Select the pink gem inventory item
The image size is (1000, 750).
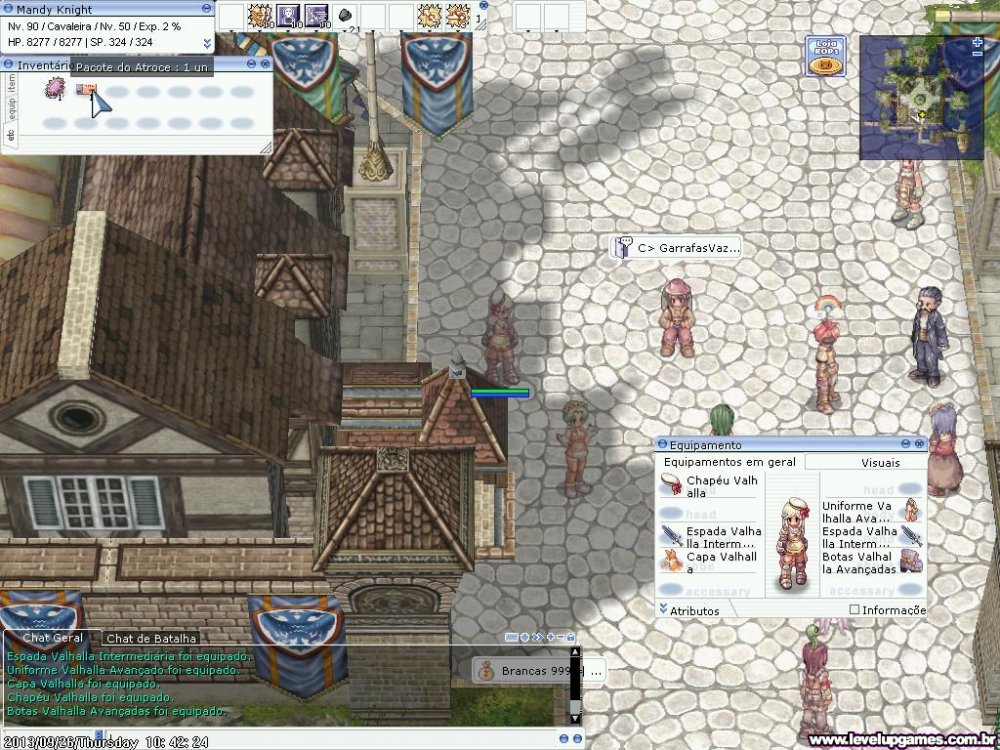pyautogui.click(x=54, y=92)
